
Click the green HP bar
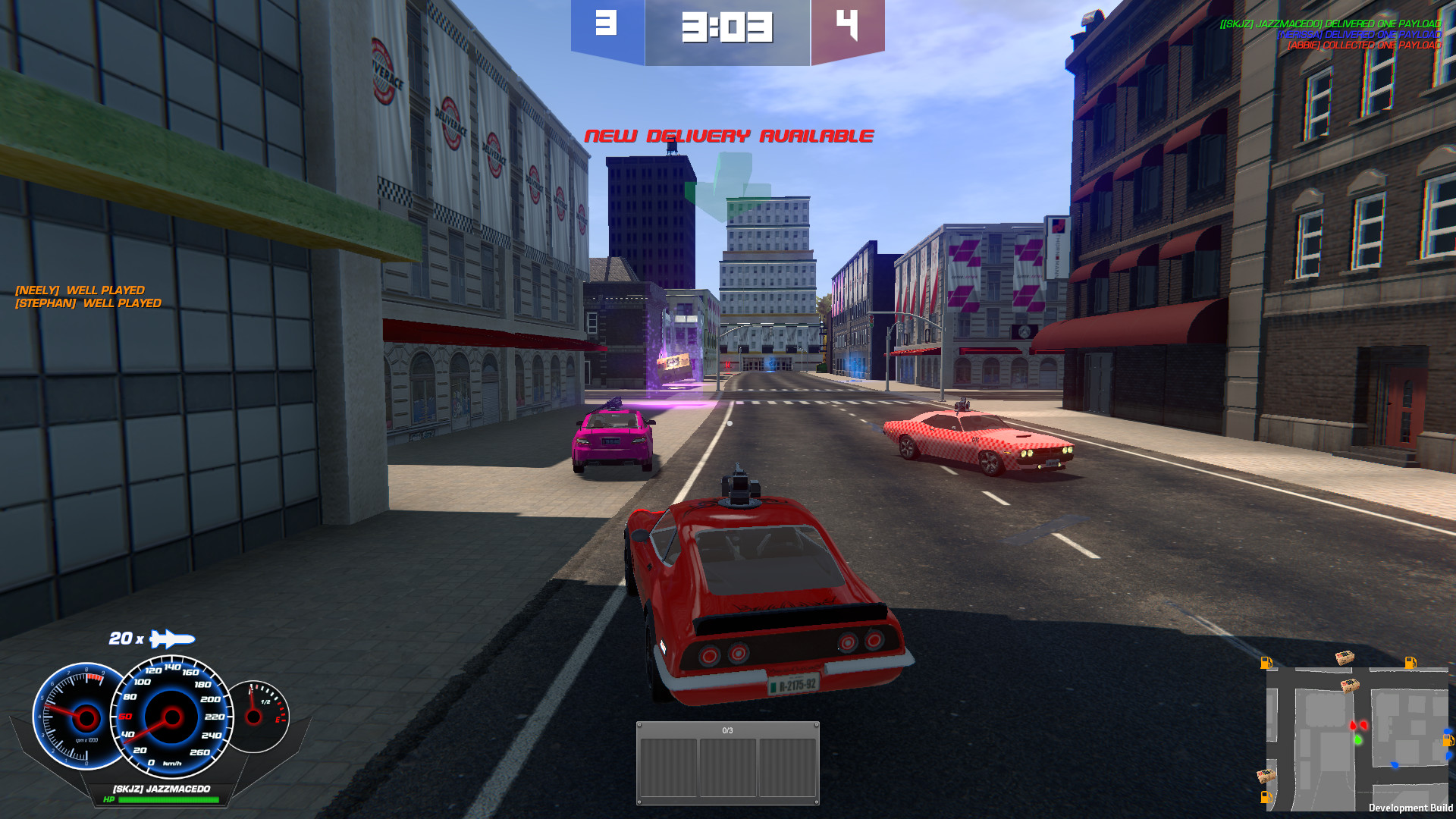(x=167, y=798)
